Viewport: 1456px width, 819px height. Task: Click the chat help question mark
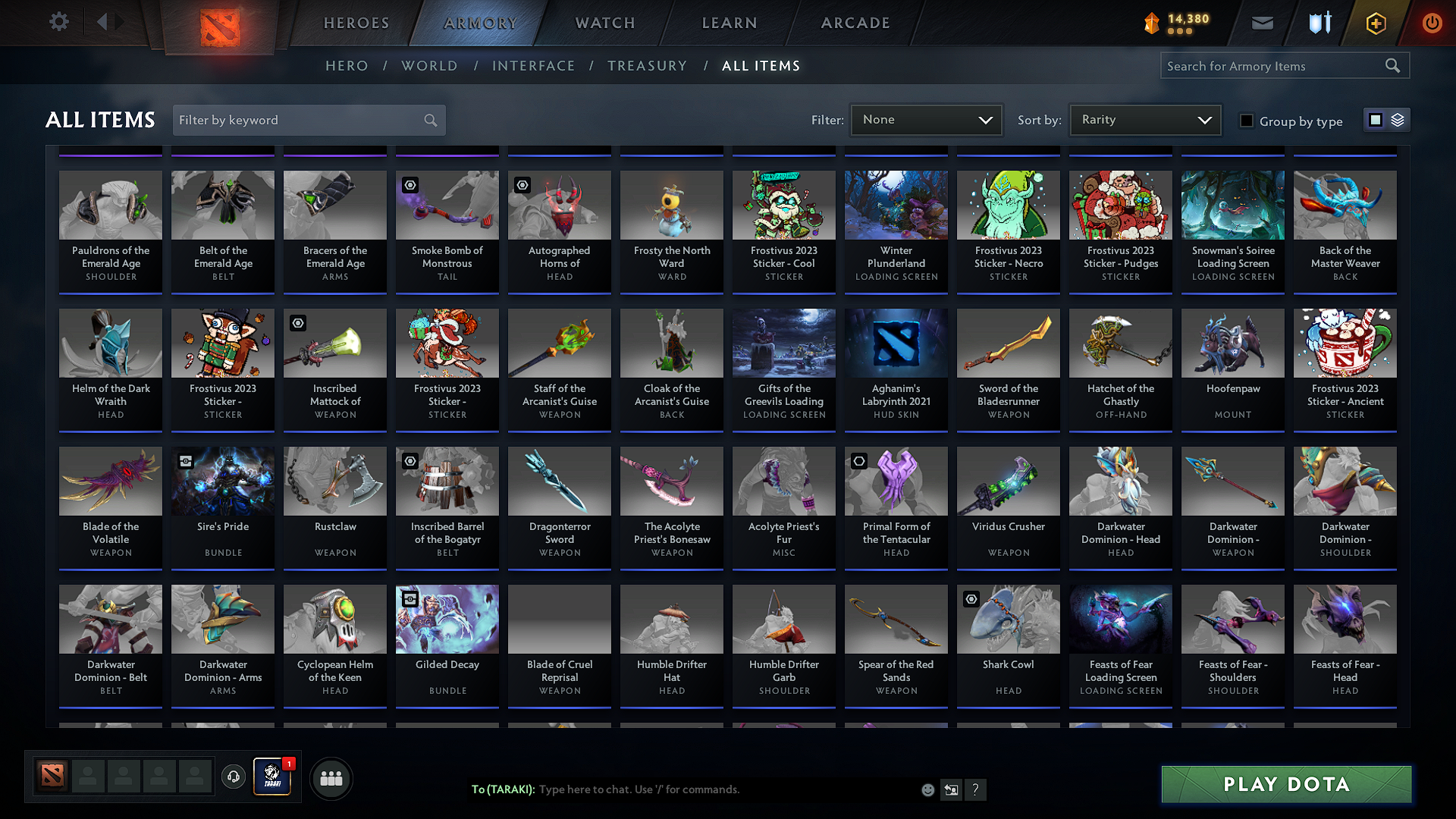[976, 789]
